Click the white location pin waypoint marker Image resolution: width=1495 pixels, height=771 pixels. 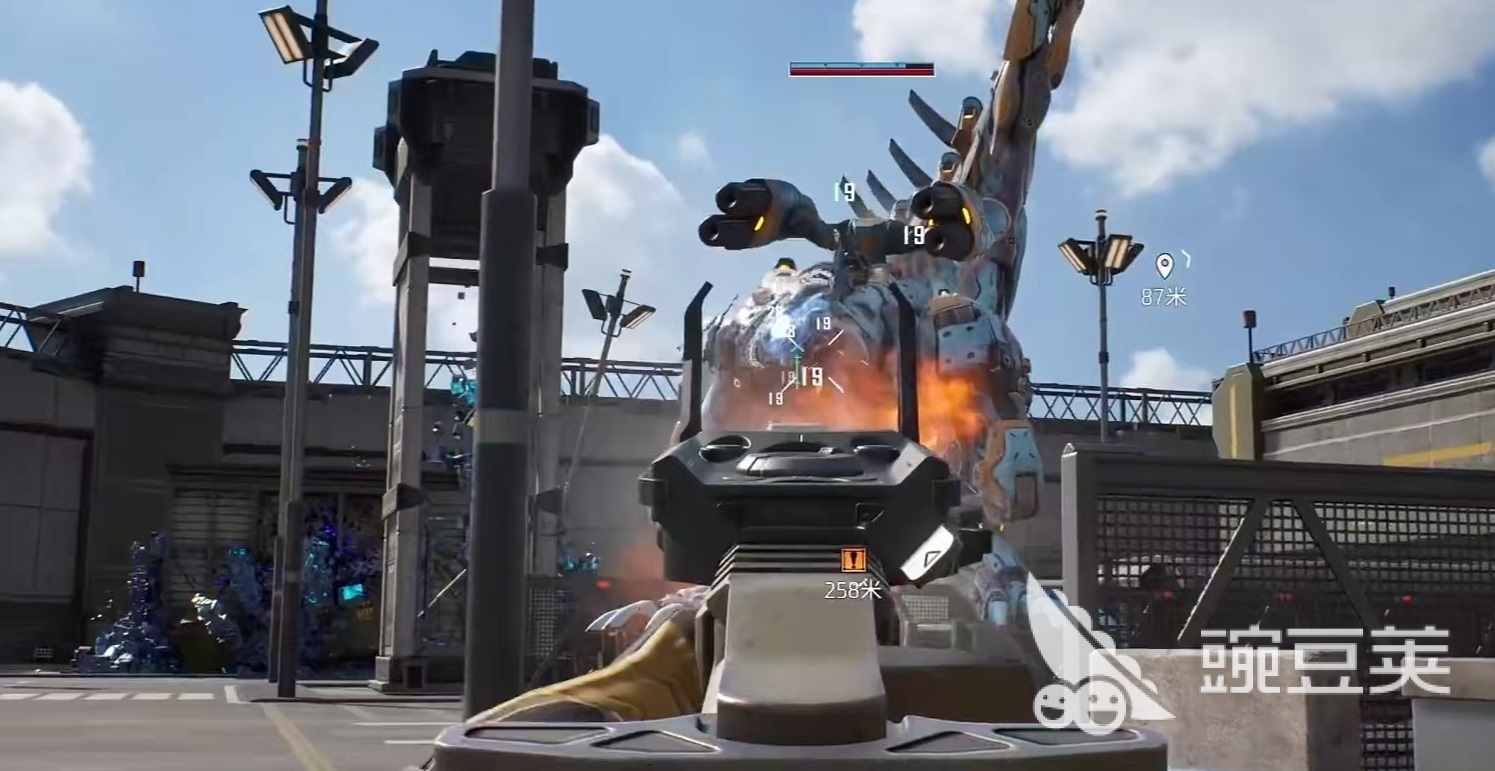point(1163,266)
